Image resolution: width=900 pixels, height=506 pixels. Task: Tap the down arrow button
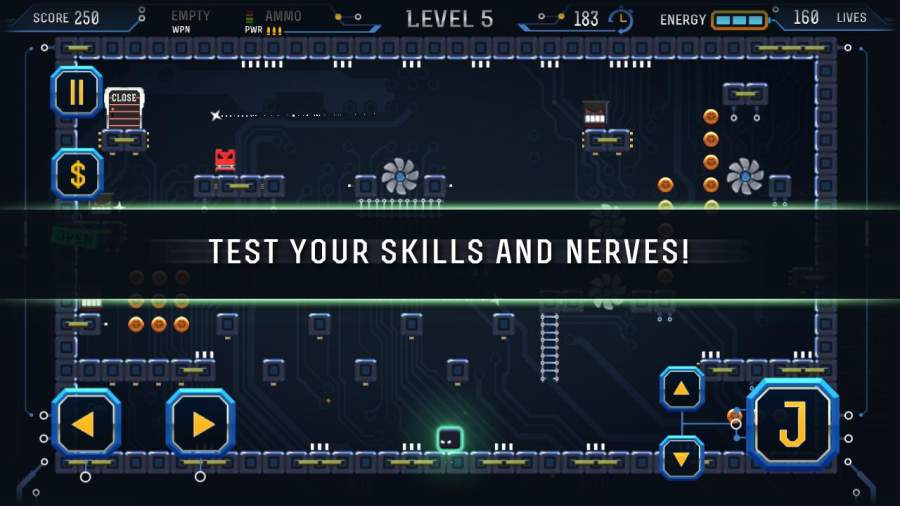pyautogui.click(x=682, y=458)
